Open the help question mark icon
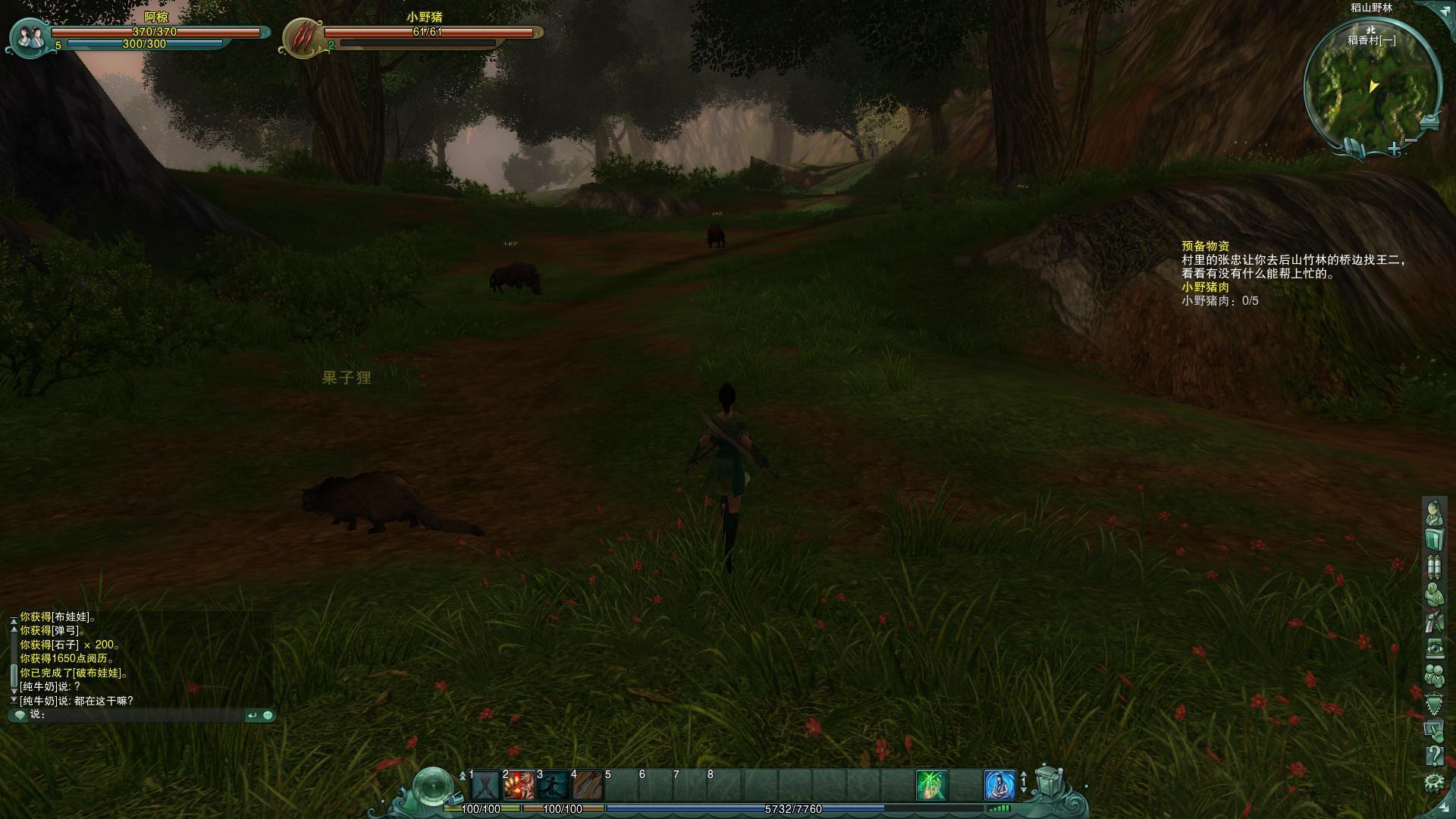This screenshot has height=819, width=1456. tap(1433, 755)
